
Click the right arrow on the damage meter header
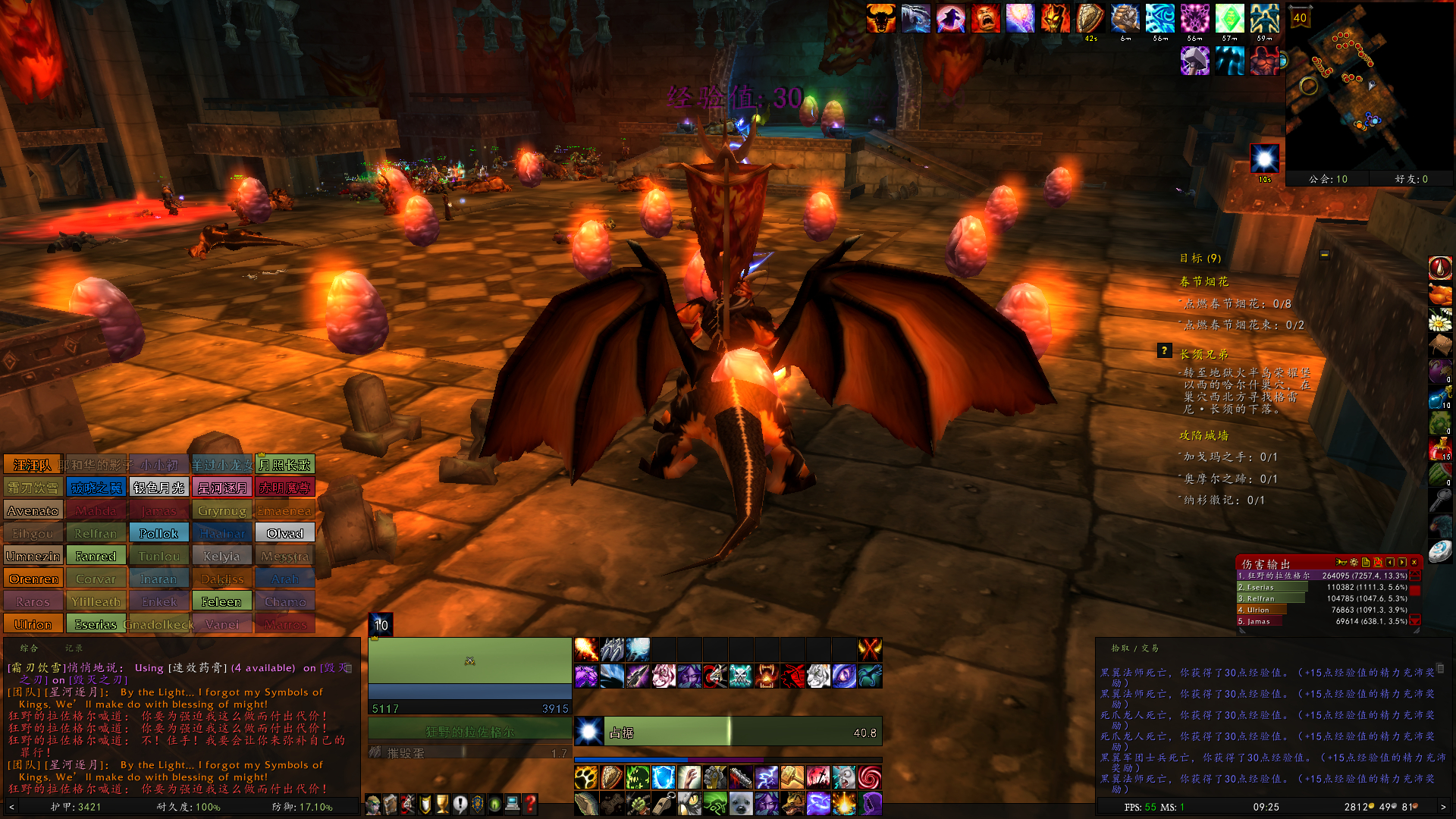pyautogui.click(x=1402, y=562)
